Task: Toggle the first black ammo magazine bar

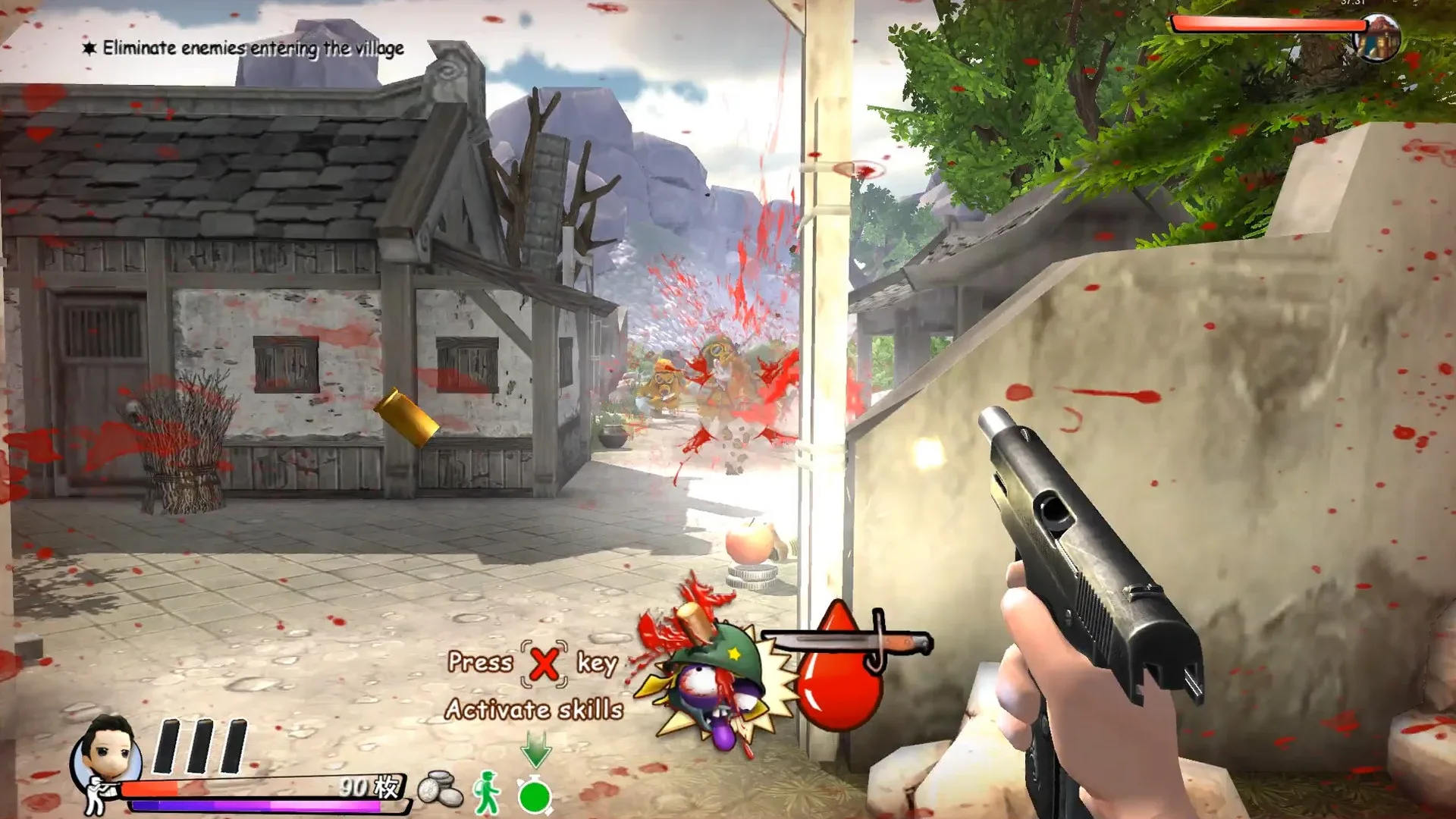Action: [168, 745]
